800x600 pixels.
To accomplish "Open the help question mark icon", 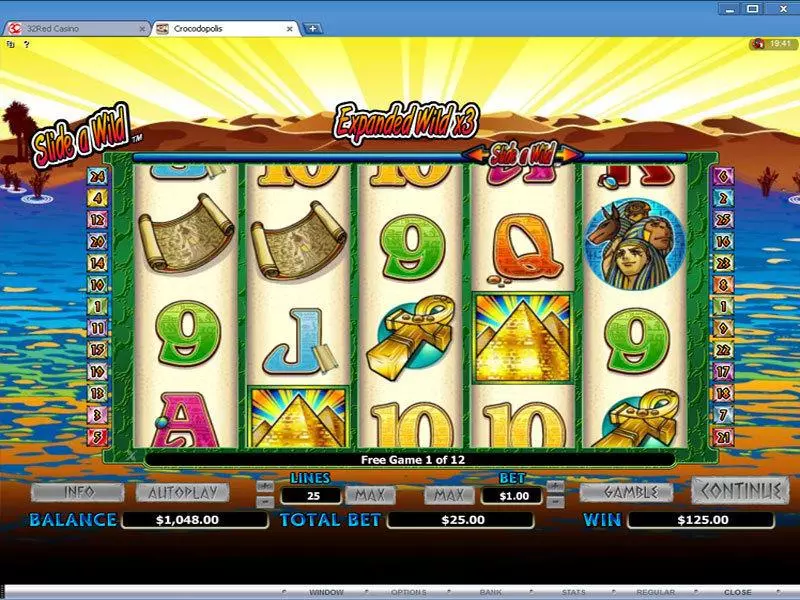I will [x=24, y=44].
